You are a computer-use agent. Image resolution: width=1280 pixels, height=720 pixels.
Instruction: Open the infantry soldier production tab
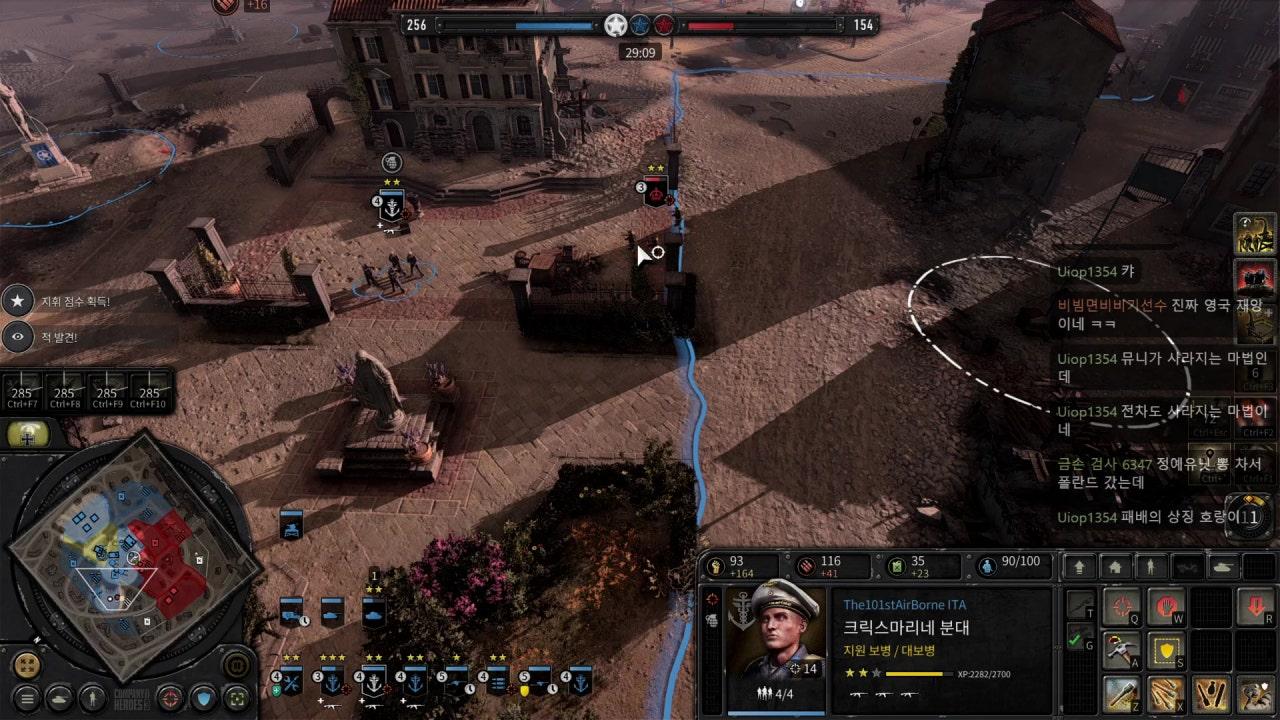[x=1151, y=567]
